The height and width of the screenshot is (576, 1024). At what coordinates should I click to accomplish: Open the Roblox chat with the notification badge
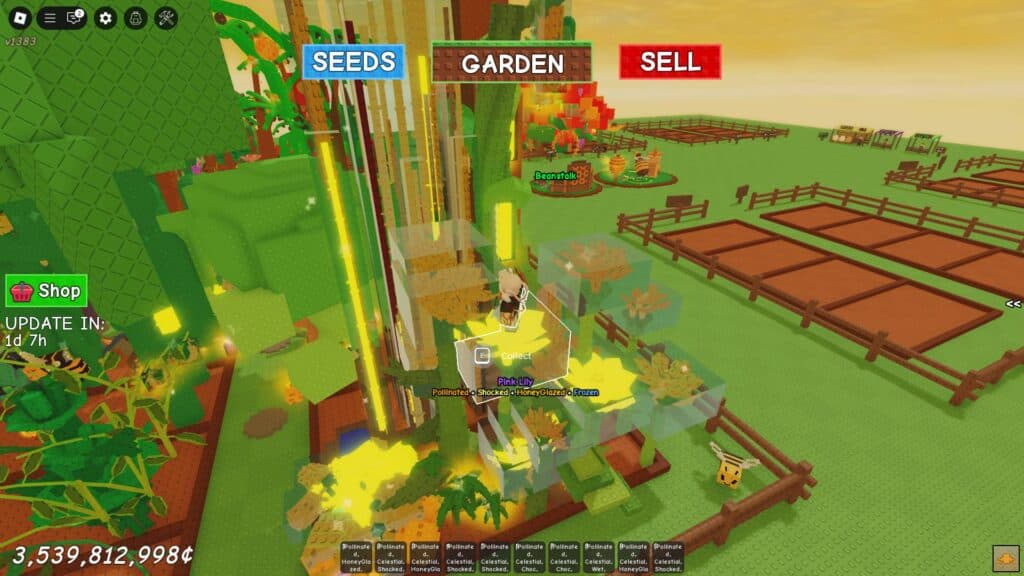tap(74, 18)
